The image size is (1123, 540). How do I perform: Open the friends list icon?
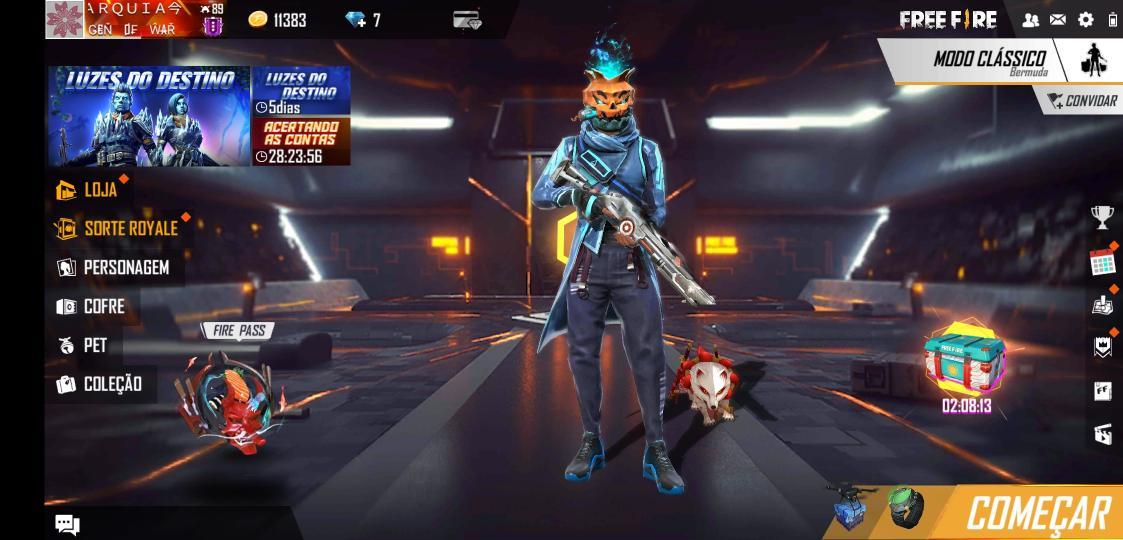coord(1031,20)
